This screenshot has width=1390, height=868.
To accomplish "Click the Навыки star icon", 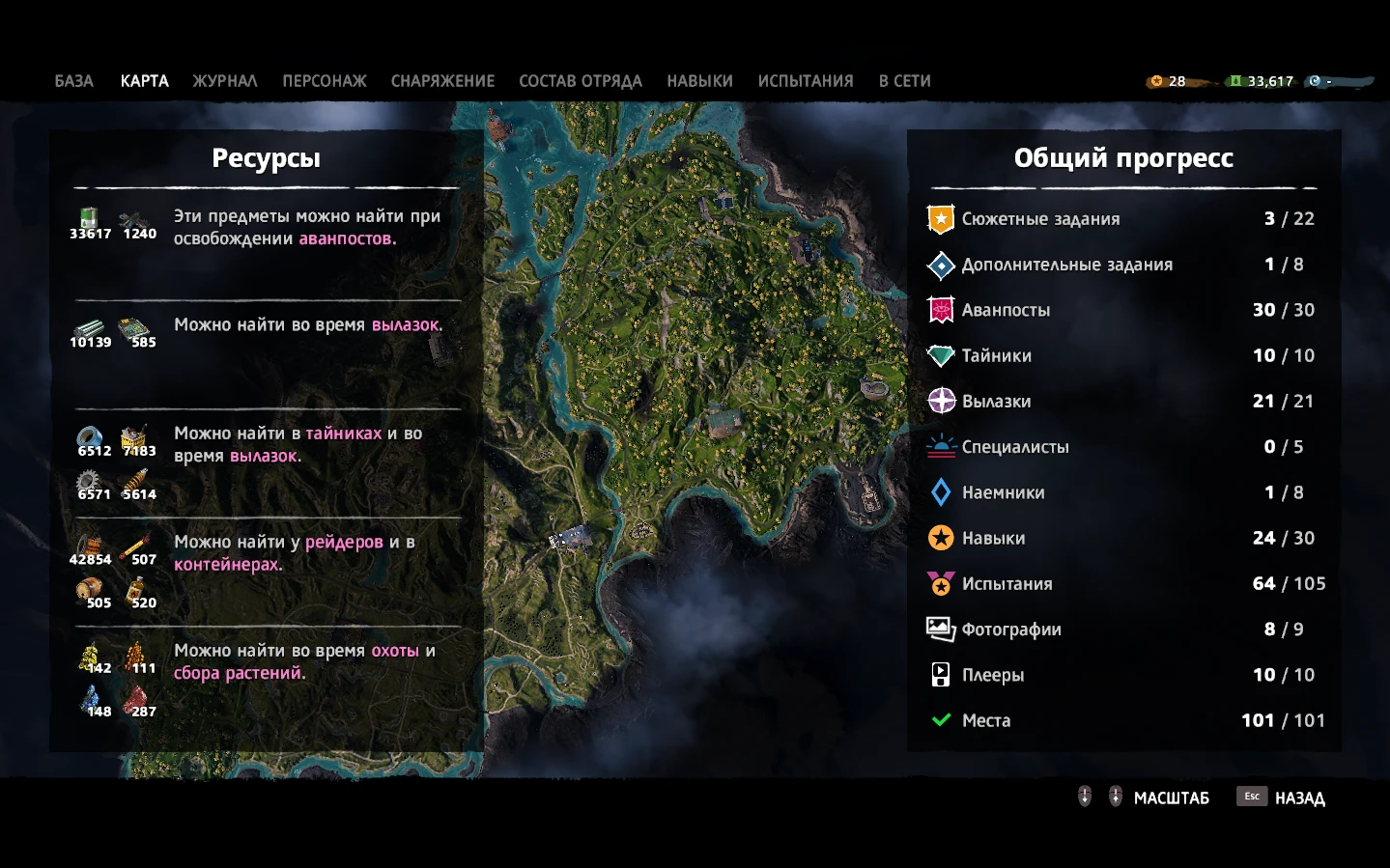I will pos(940,537).
